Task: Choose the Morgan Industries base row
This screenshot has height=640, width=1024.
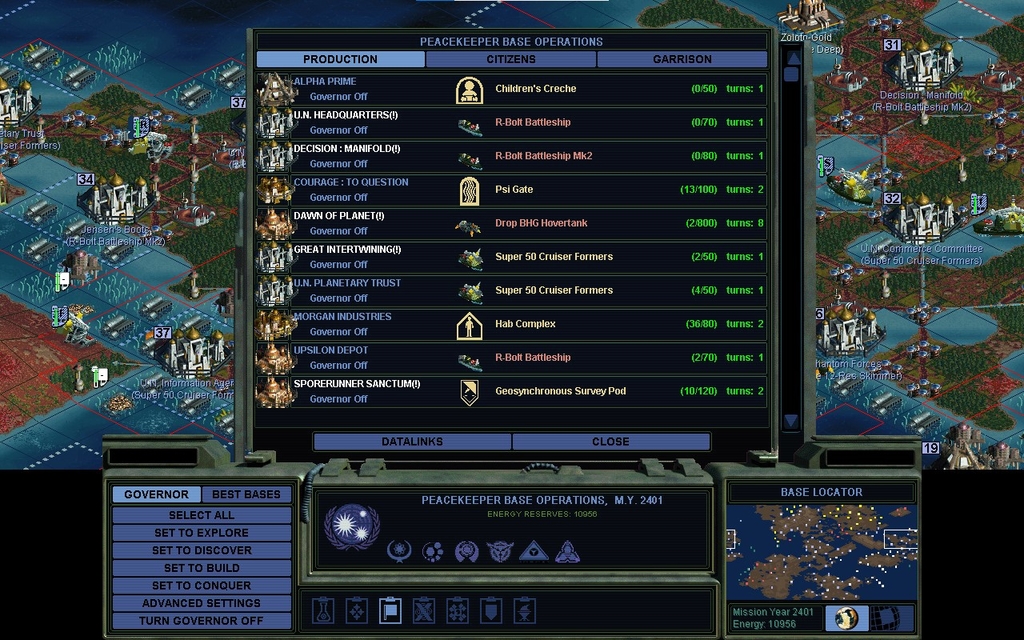Action: [511, 324]
